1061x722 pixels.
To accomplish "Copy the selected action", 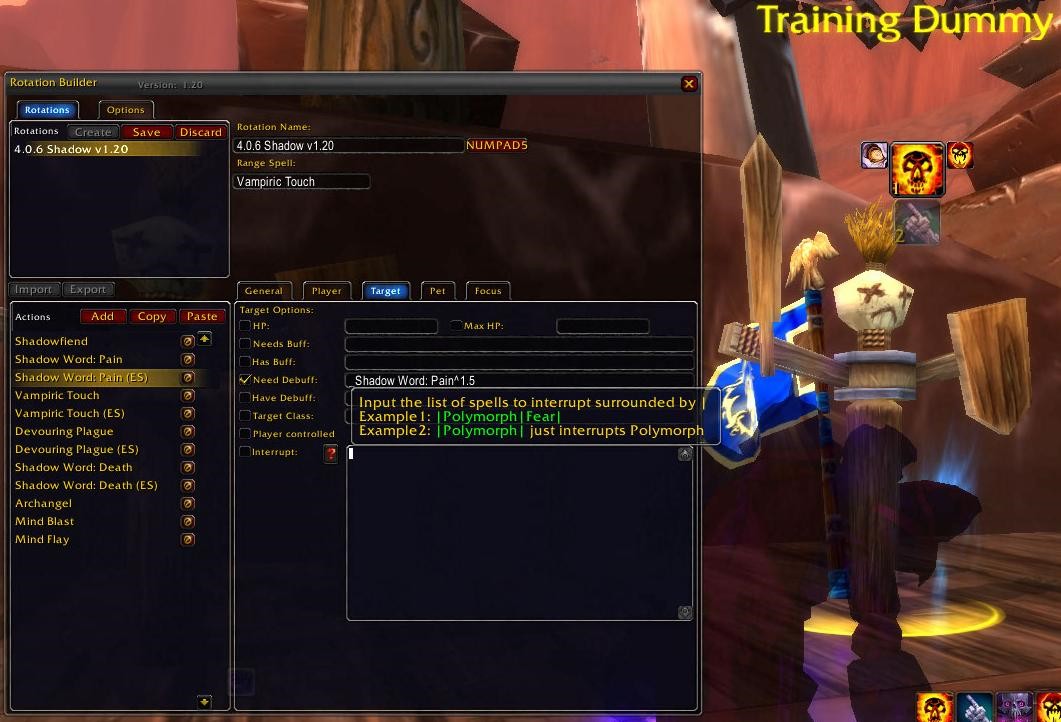I will tap(152, 316).
